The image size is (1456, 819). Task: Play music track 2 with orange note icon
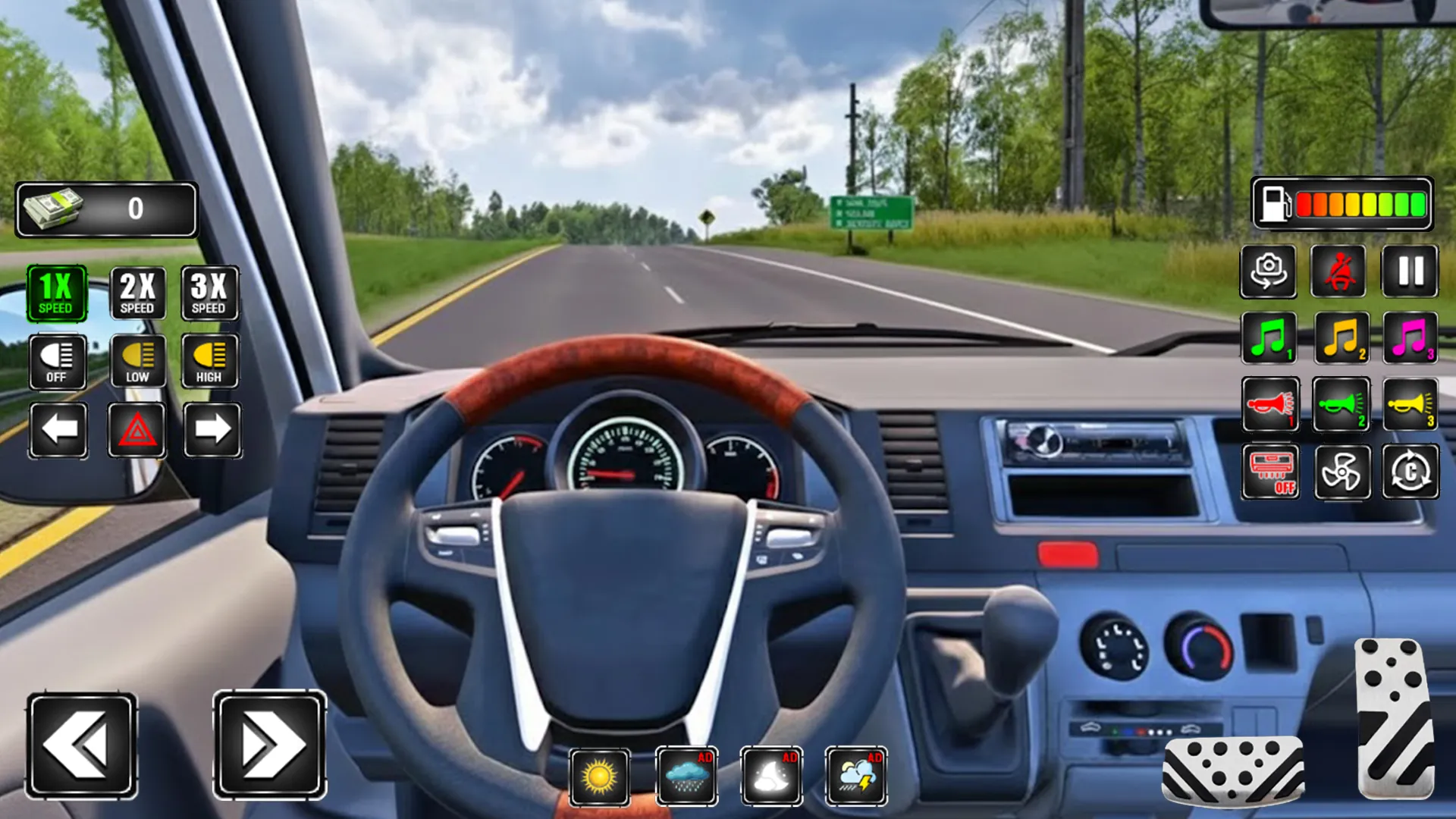1339,339
